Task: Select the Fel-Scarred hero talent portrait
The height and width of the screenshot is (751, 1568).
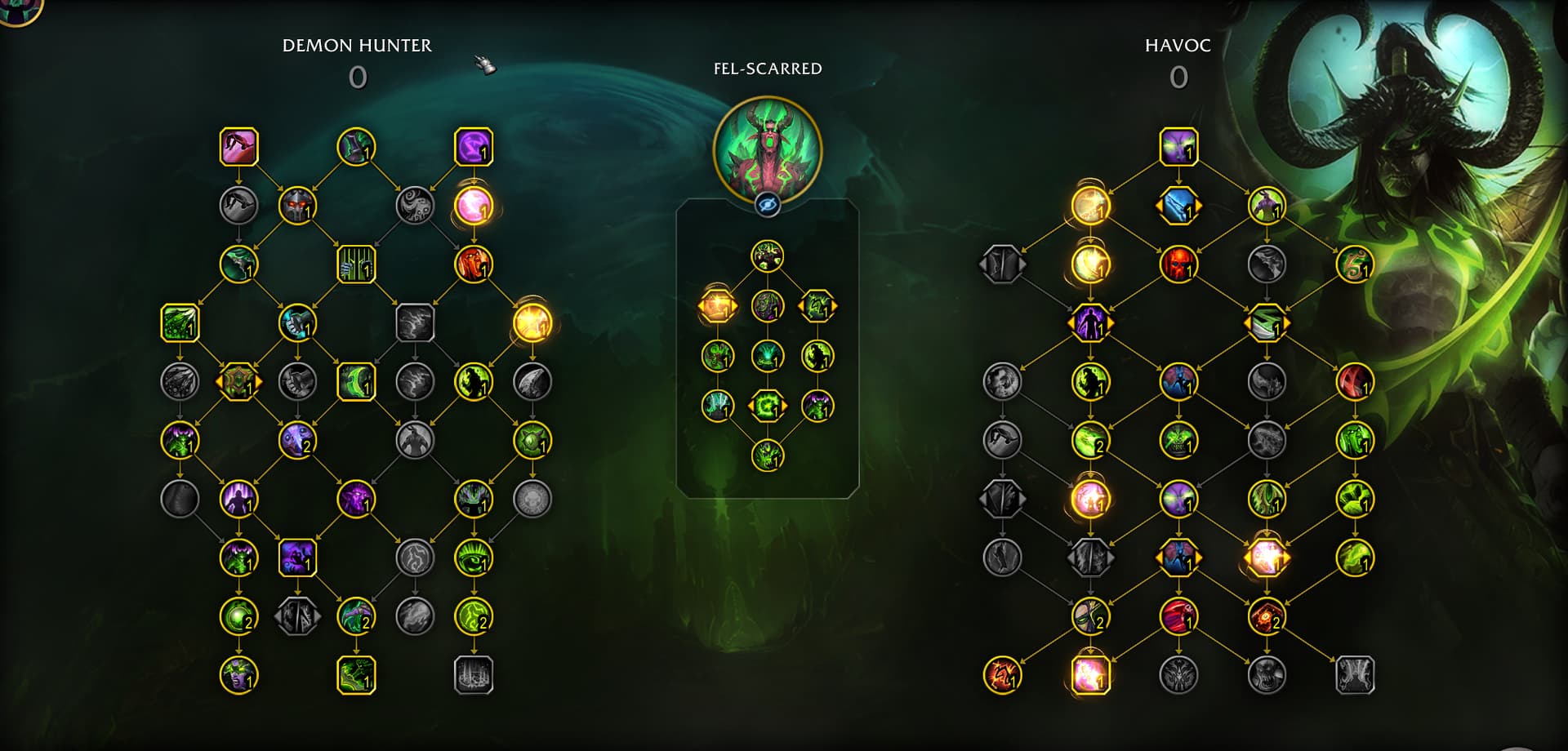Action: (x=767, y=149)
